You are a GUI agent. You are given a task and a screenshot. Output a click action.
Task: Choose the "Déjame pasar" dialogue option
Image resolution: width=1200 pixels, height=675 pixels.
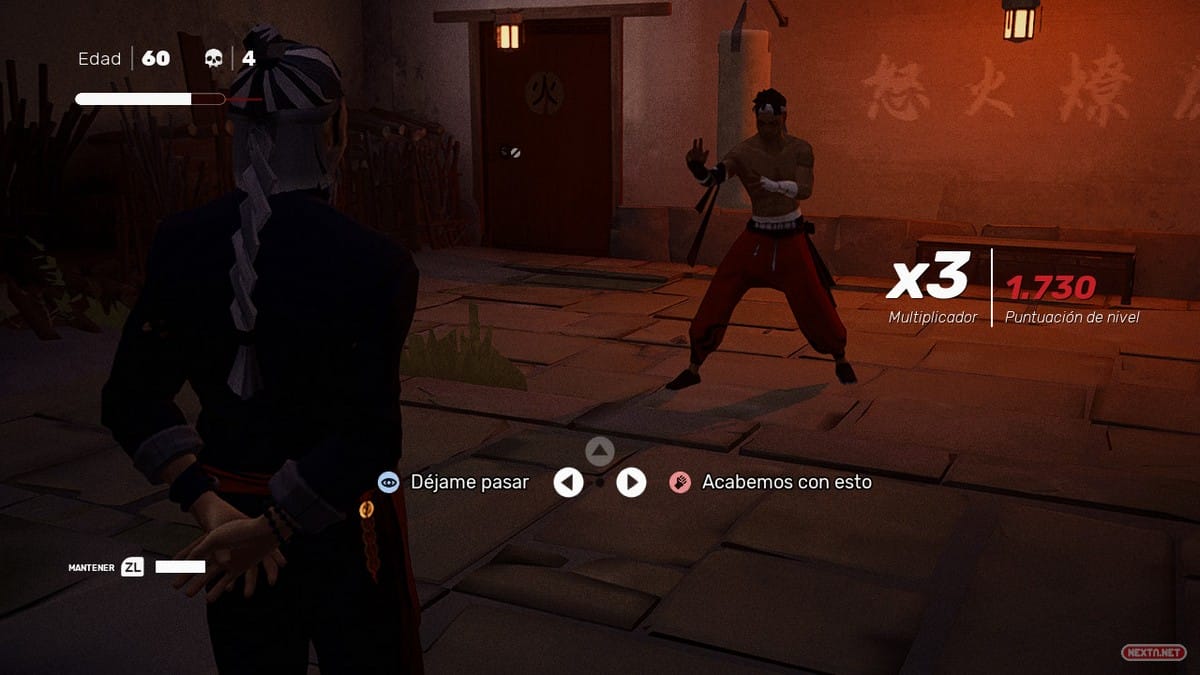point(469,482)
